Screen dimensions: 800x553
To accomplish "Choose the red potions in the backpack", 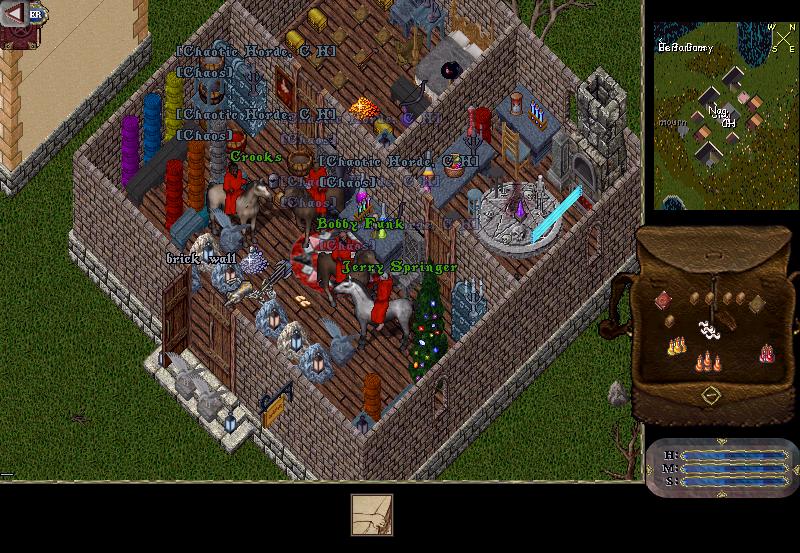I will pyautogui.click(x=766, y=352).
